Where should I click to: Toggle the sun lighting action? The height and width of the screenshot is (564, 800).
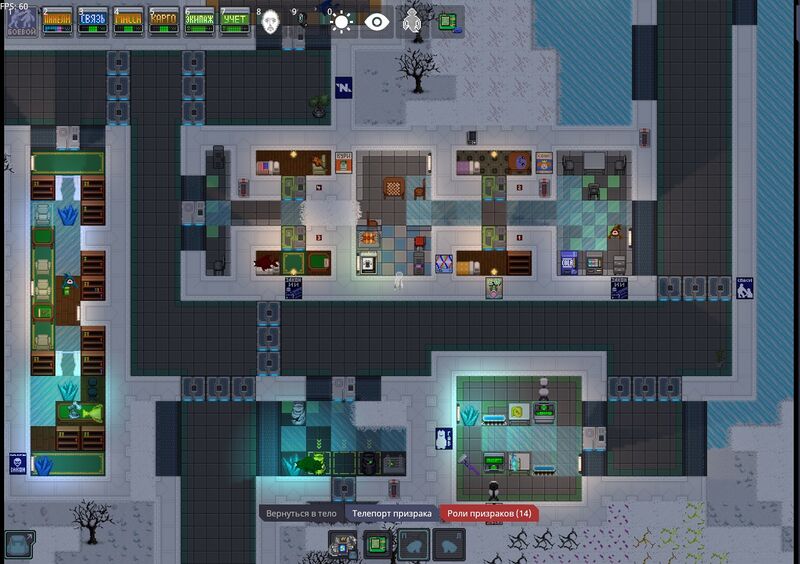[342, 22]
